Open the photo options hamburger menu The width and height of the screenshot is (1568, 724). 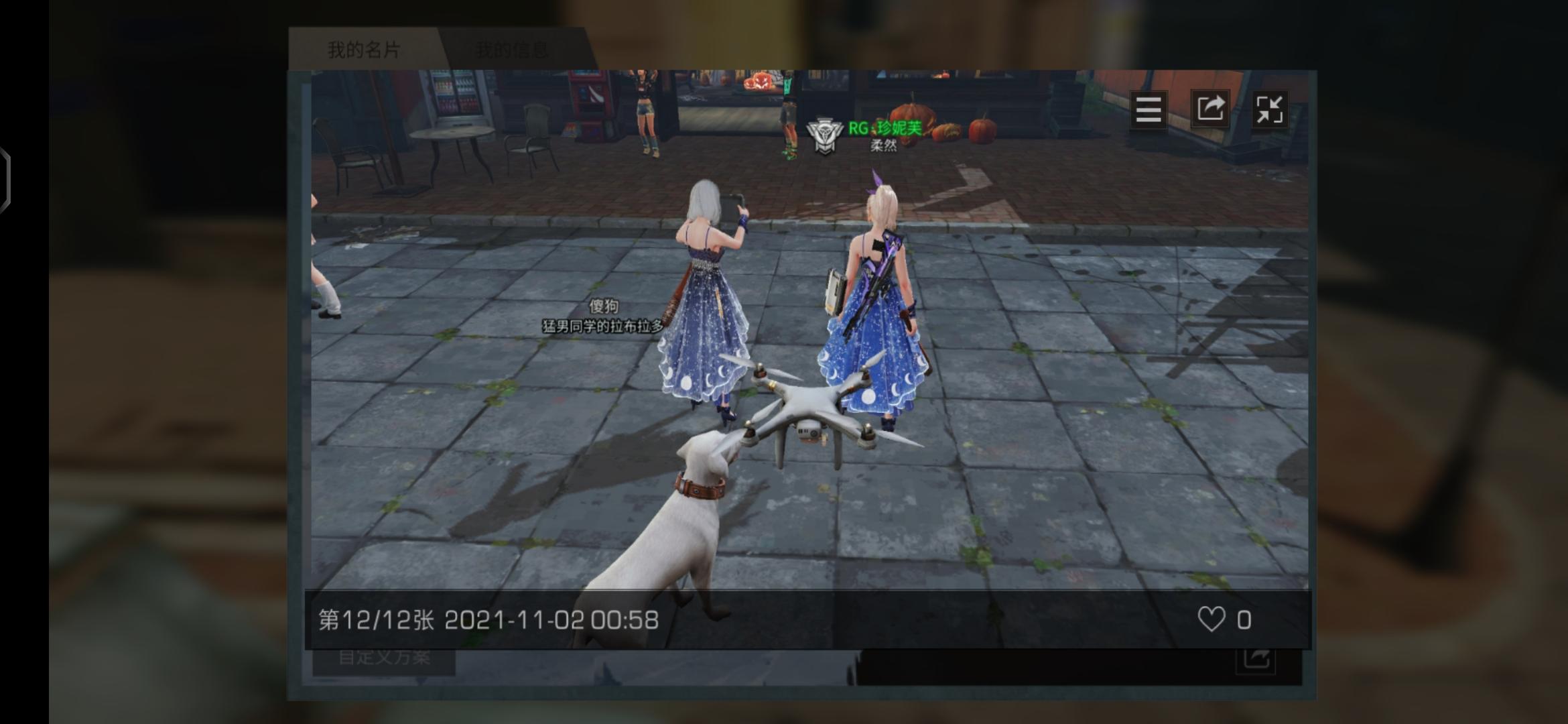(1147, 110)
